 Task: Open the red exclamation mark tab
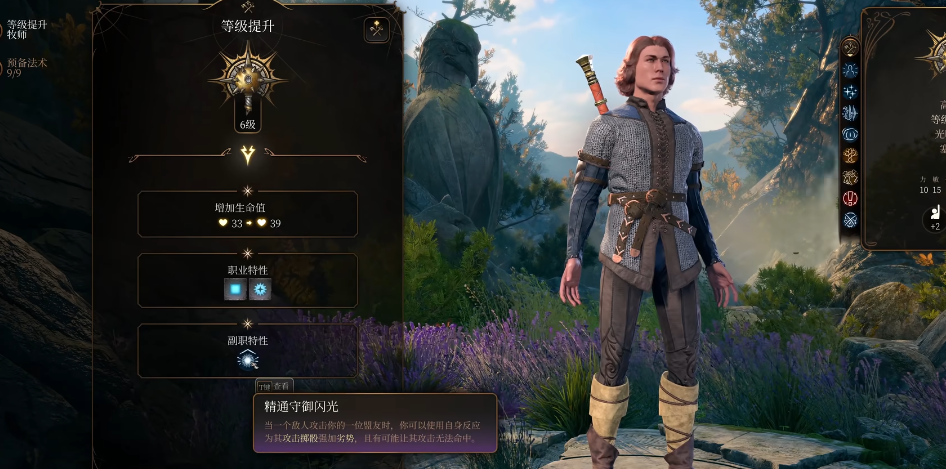point(851,198)
